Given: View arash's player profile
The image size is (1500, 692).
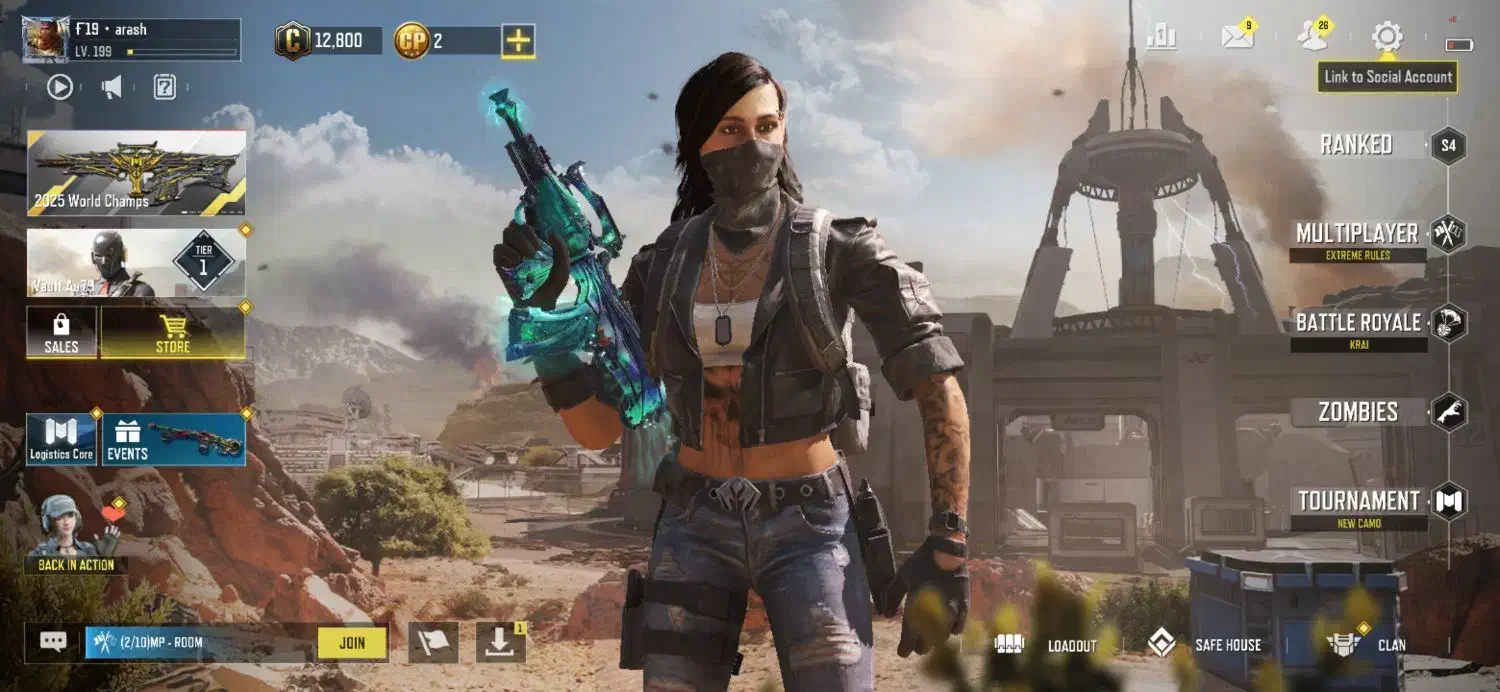Looking at the screenshot, I should tap(132, 40).
